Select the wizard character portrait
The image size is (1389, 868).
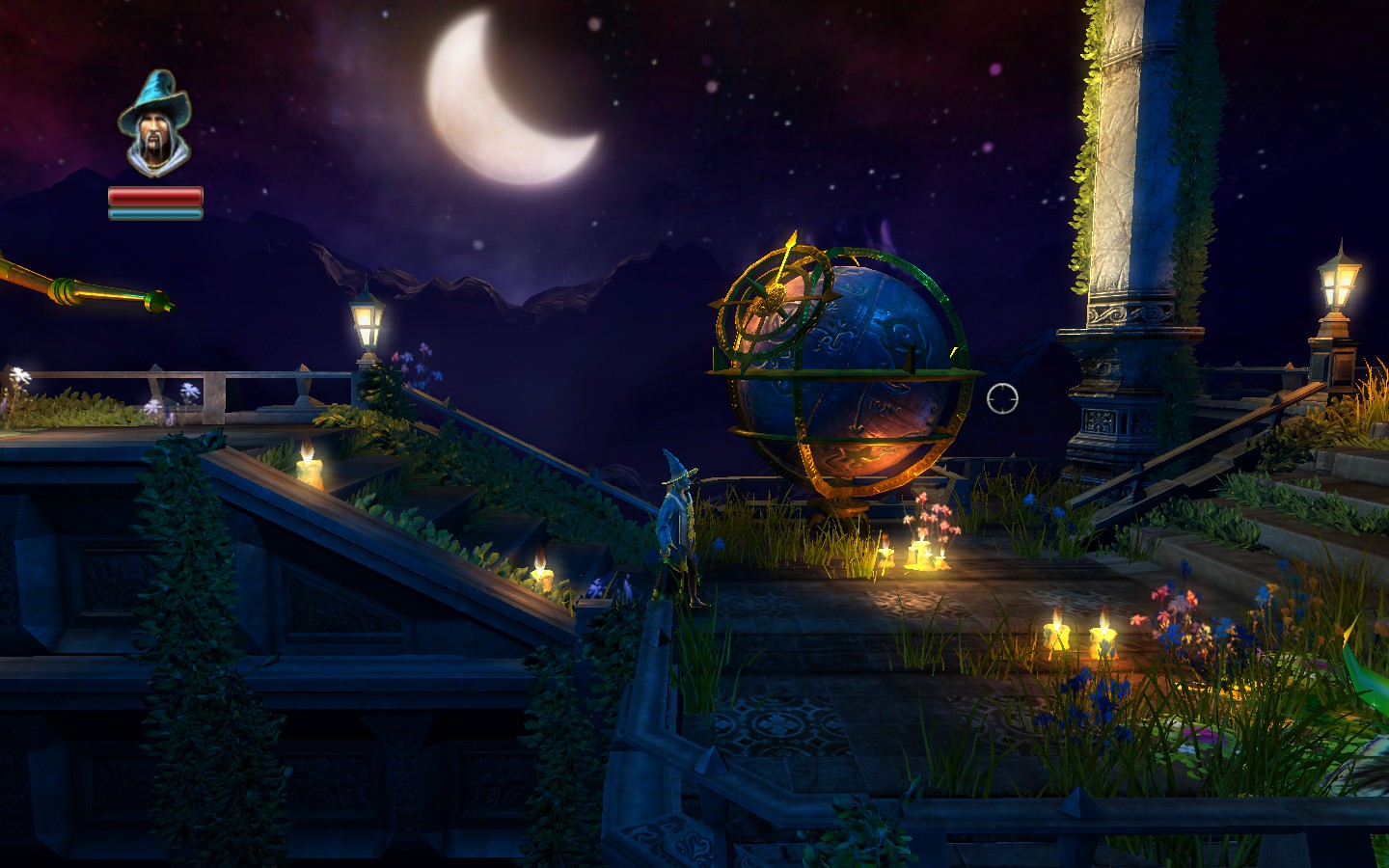coord(154,125)
